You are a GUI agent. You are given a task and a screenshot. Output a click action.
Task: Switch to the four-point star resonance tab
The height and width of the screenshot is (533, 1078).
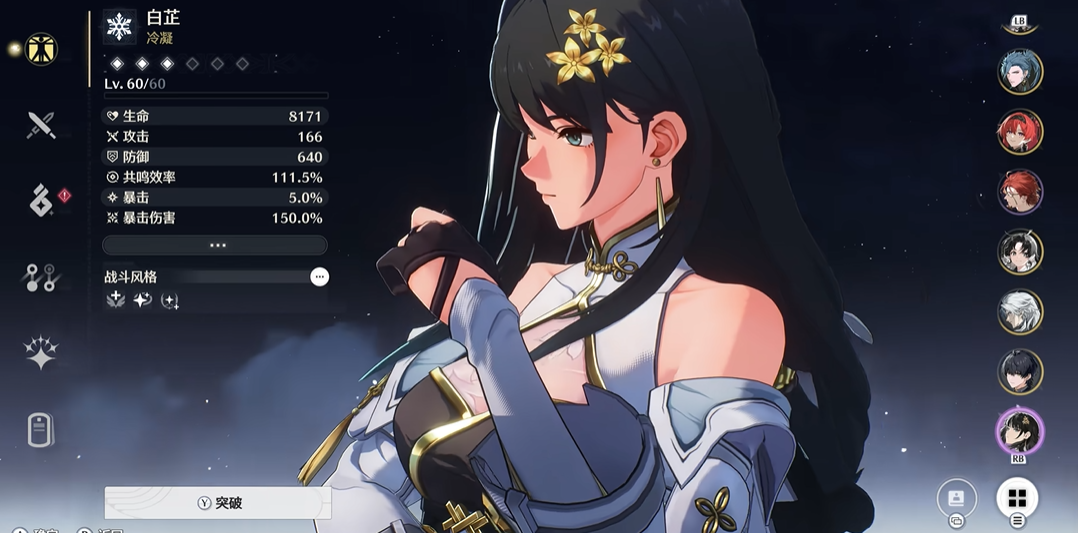pyautogui.click(x=41, y=353)
